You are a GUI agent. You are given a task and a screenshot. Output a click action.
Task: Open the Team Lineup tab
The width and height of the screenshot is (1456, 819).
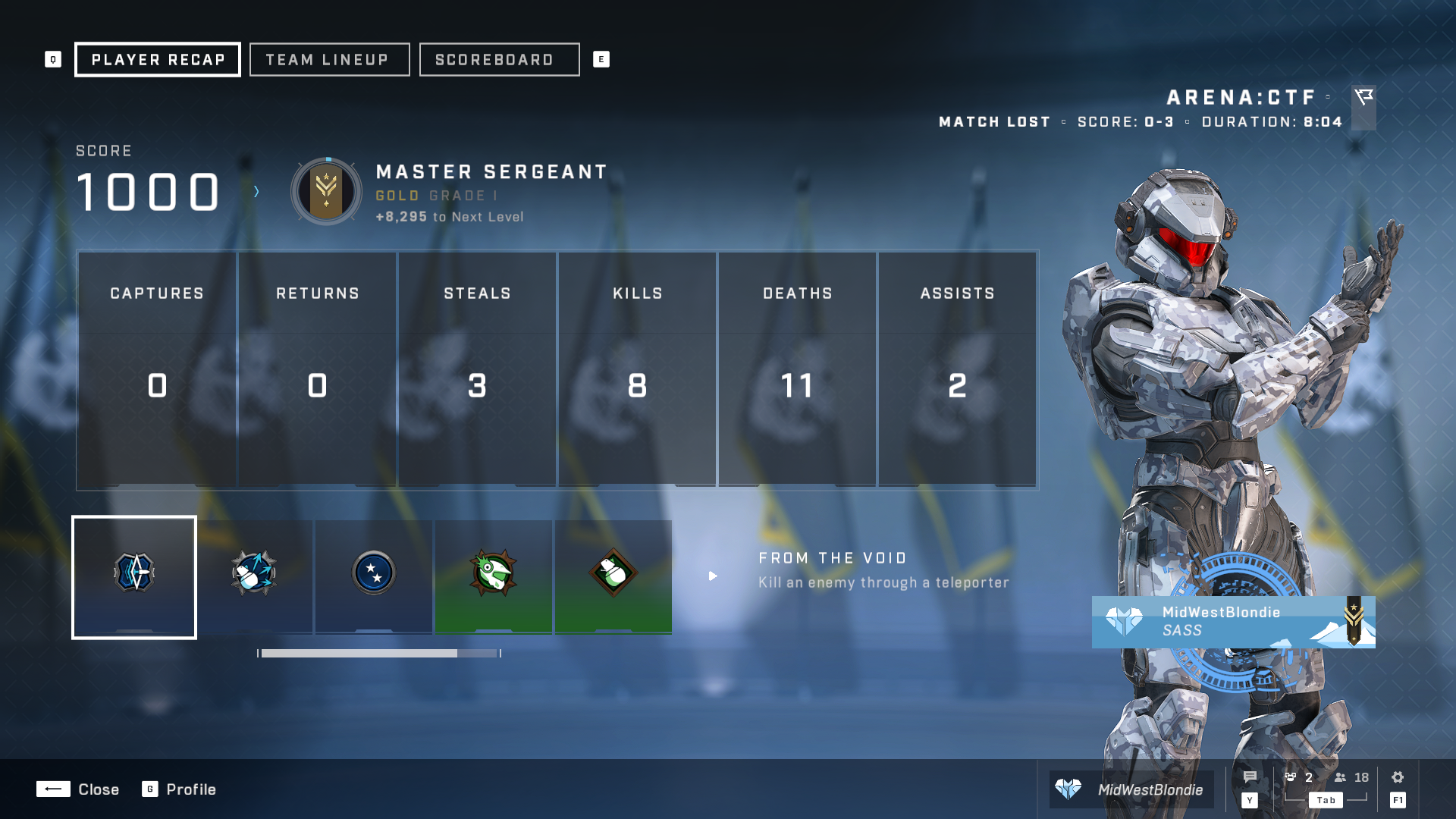tap(329, 60)
